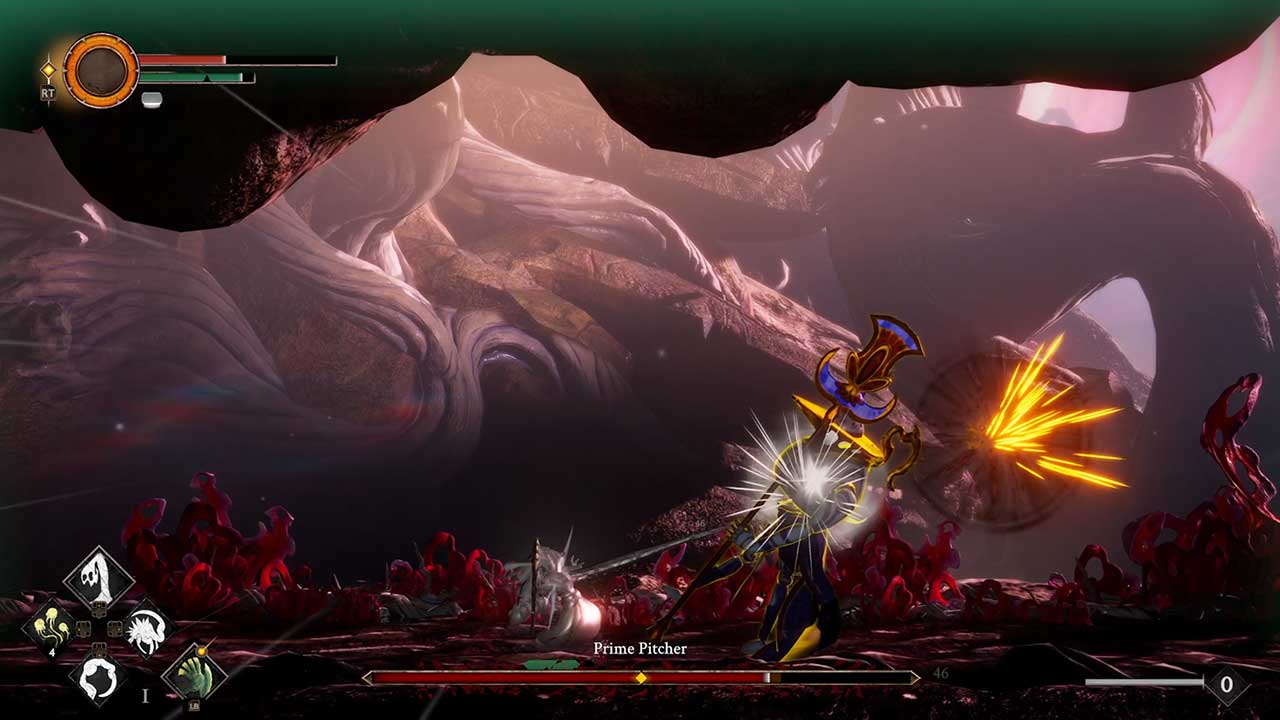Select the yellow diamond charge icon

tap(47, 70)
